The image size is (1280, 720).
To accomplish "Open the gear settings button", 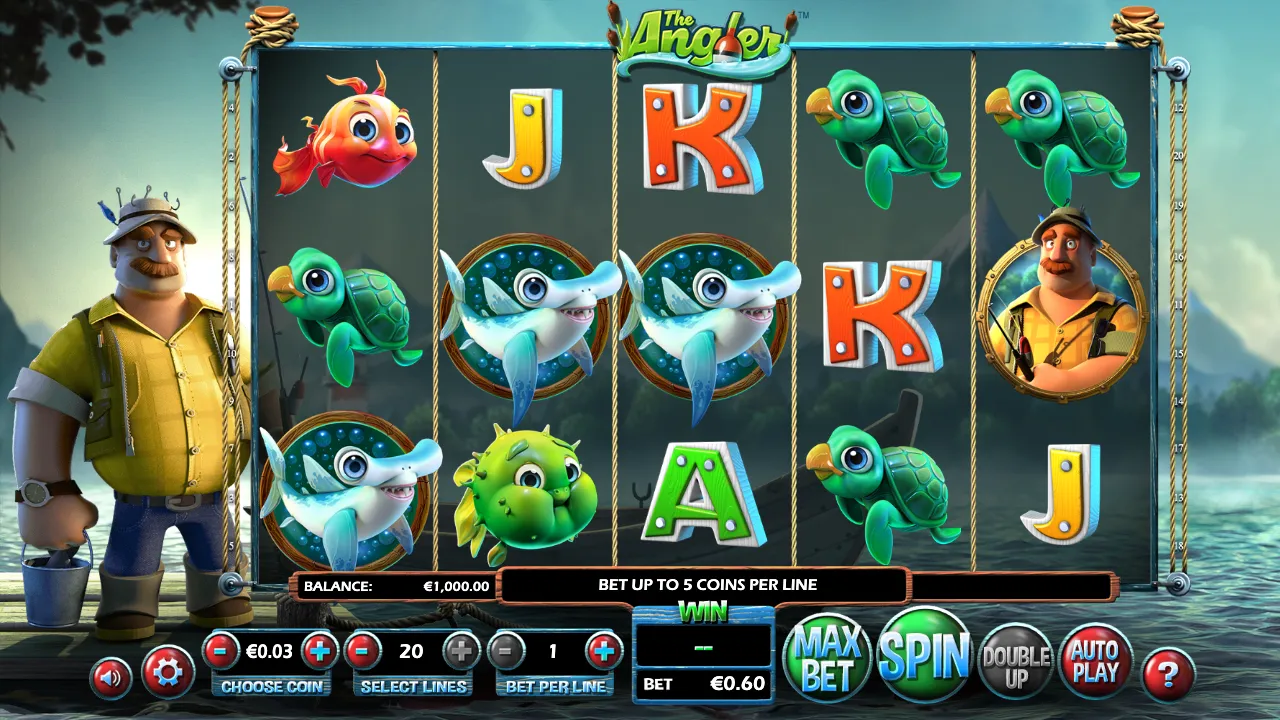I will tap(167, 672).
